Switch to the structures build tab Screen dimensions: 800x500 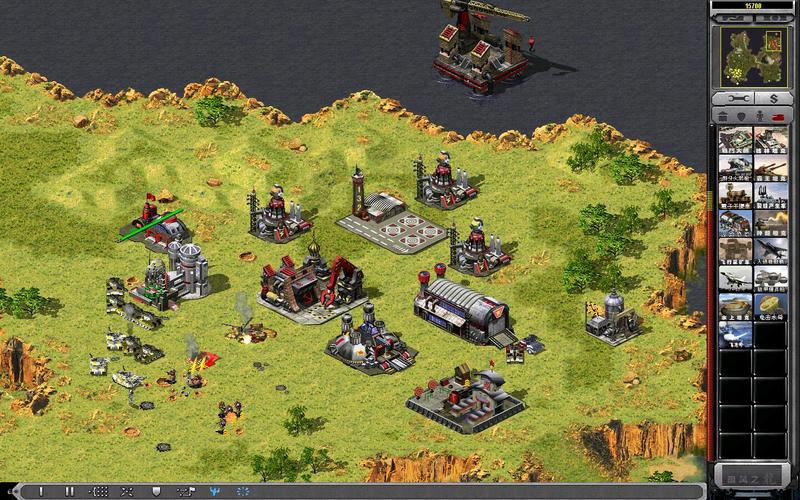[724, 118]
